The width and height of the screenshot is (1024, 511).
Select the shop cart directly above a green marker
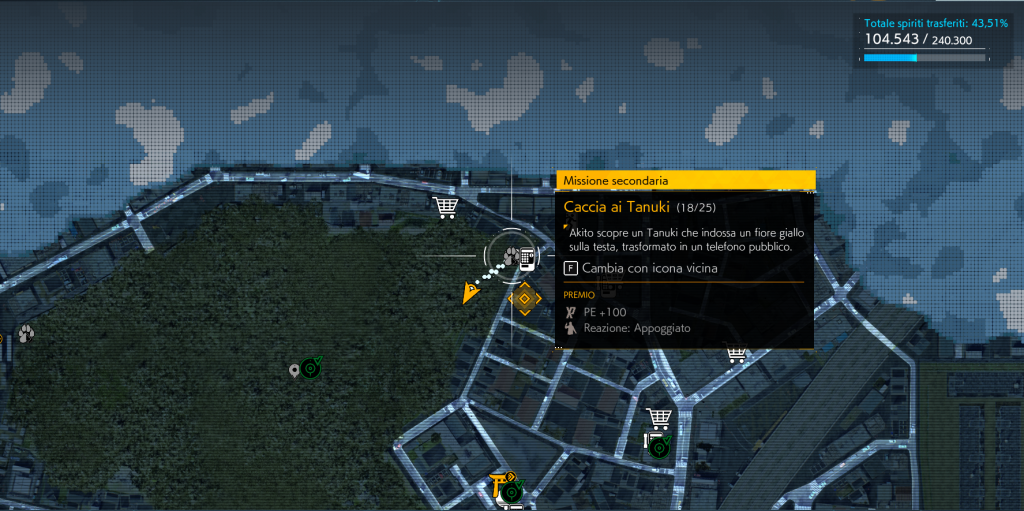[658, 418]
